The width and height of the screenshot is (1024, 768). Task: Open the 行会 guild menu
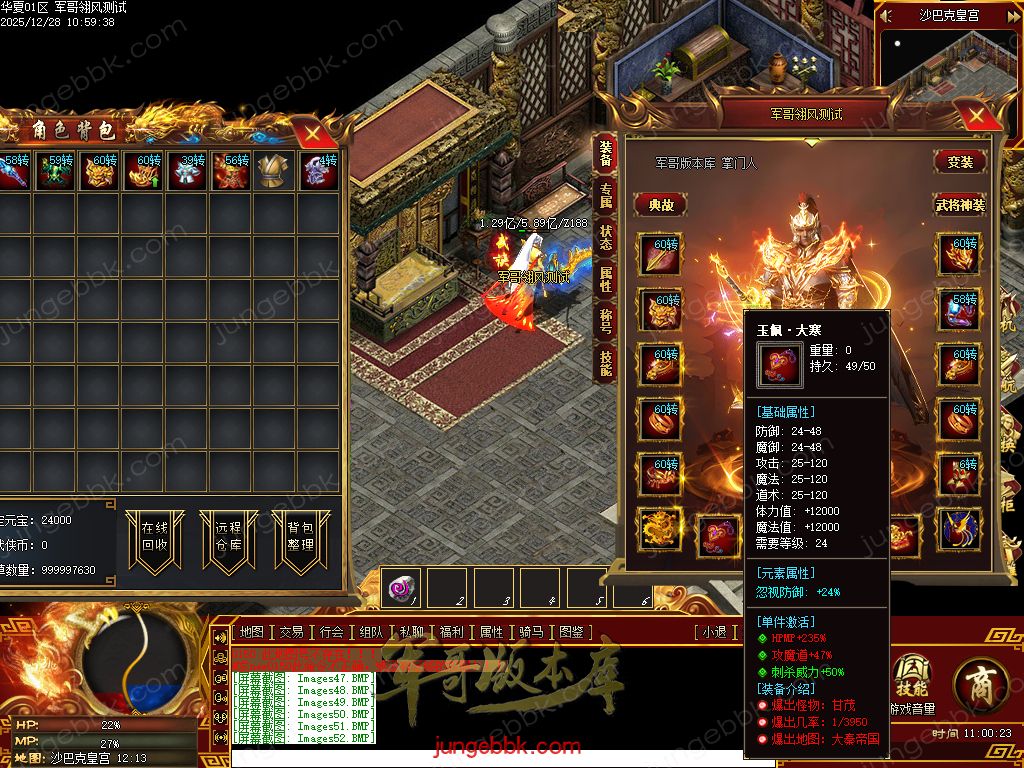point(331,632)
